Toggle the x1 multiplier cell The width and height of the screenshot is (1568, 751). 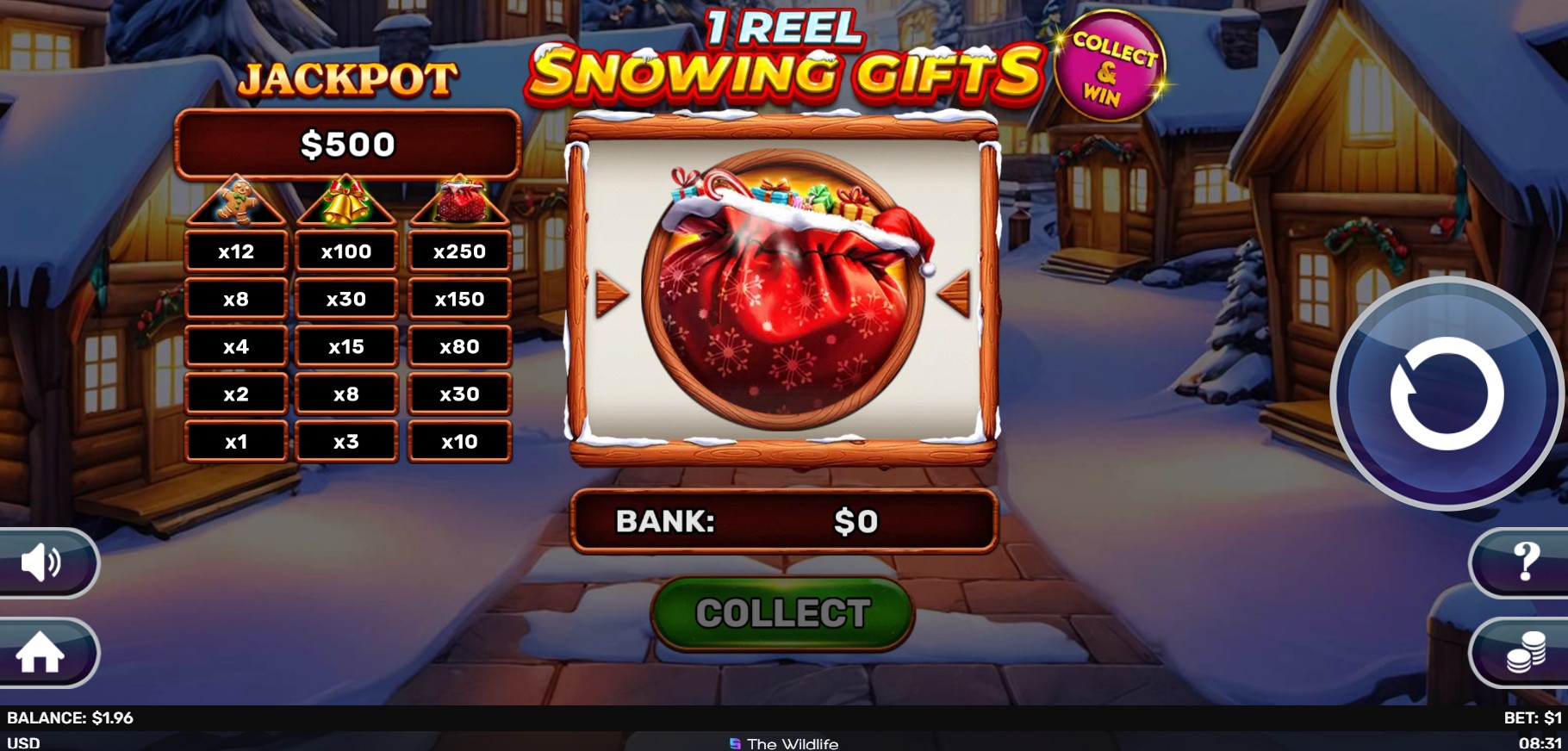pyautogui.click(x=236, y=441)
